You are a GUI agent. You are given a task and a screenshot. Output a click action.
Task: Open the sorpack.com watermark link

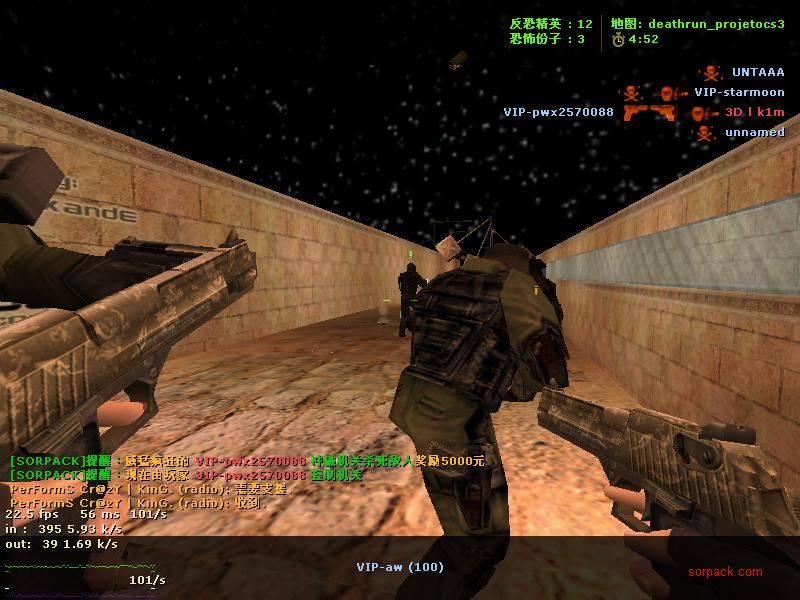tap(724, 572)
